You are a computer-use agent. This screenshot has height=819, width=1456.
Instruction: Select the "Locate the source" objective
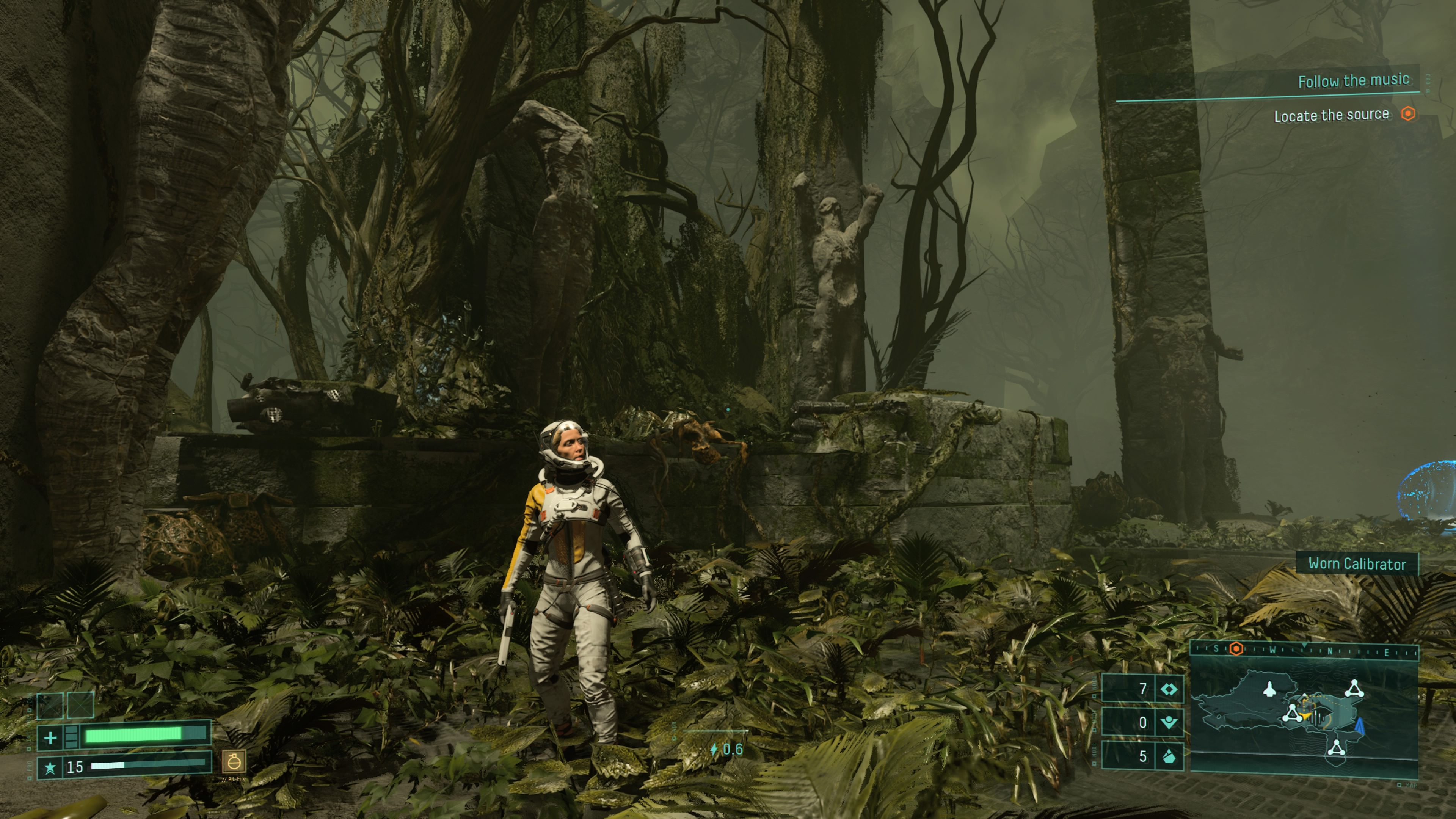click(x=1331, y=115)
